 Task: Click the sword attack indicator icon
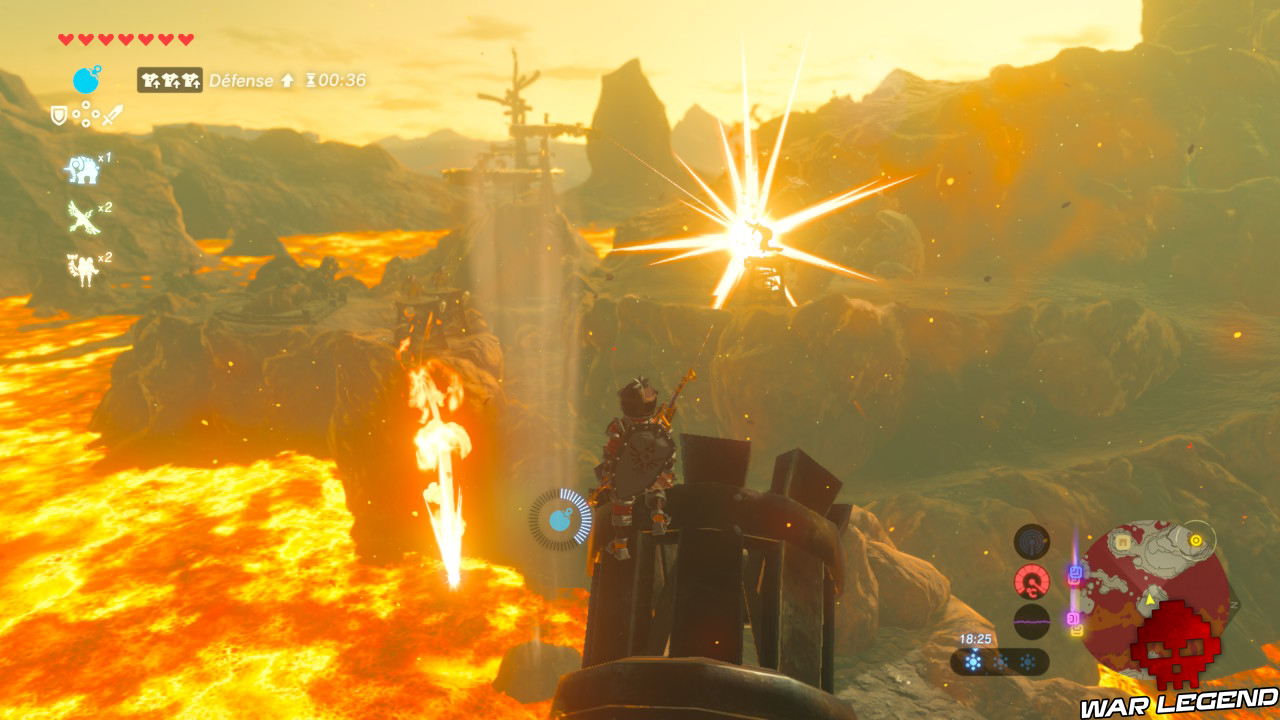[110, 115]
